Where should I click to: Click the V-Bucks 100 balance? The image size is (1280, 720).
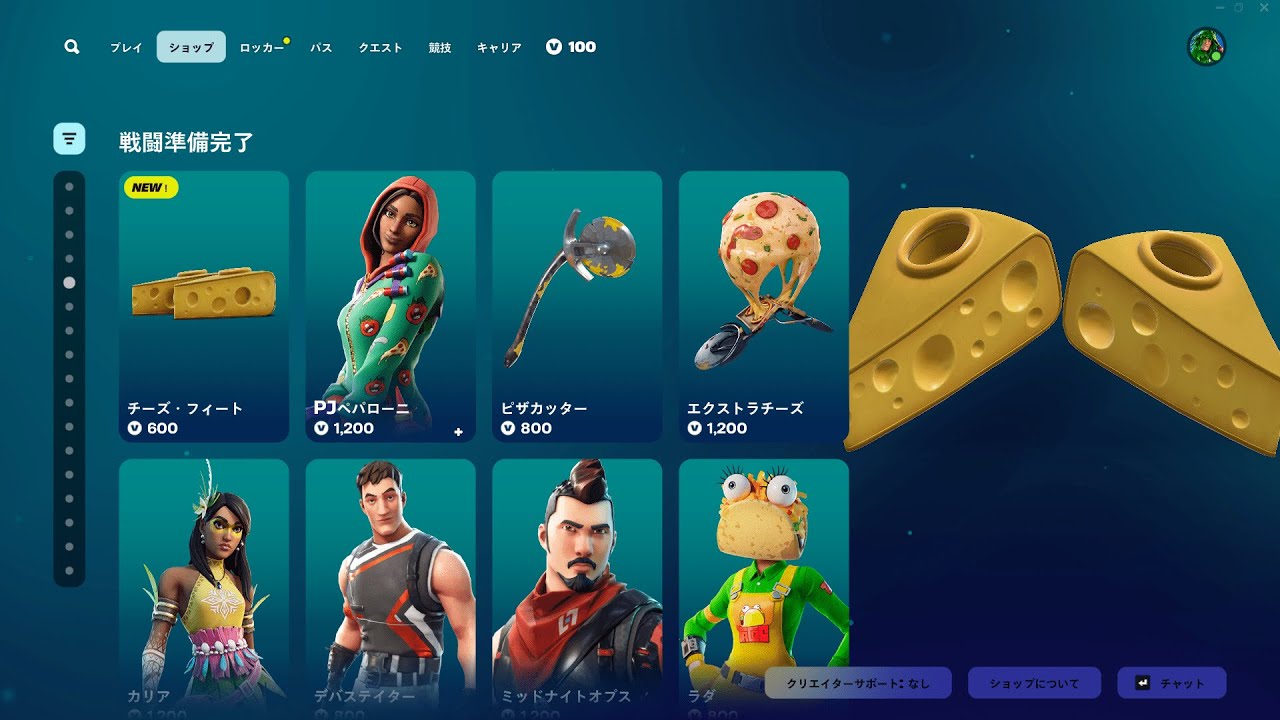click(x=571, y=47)
